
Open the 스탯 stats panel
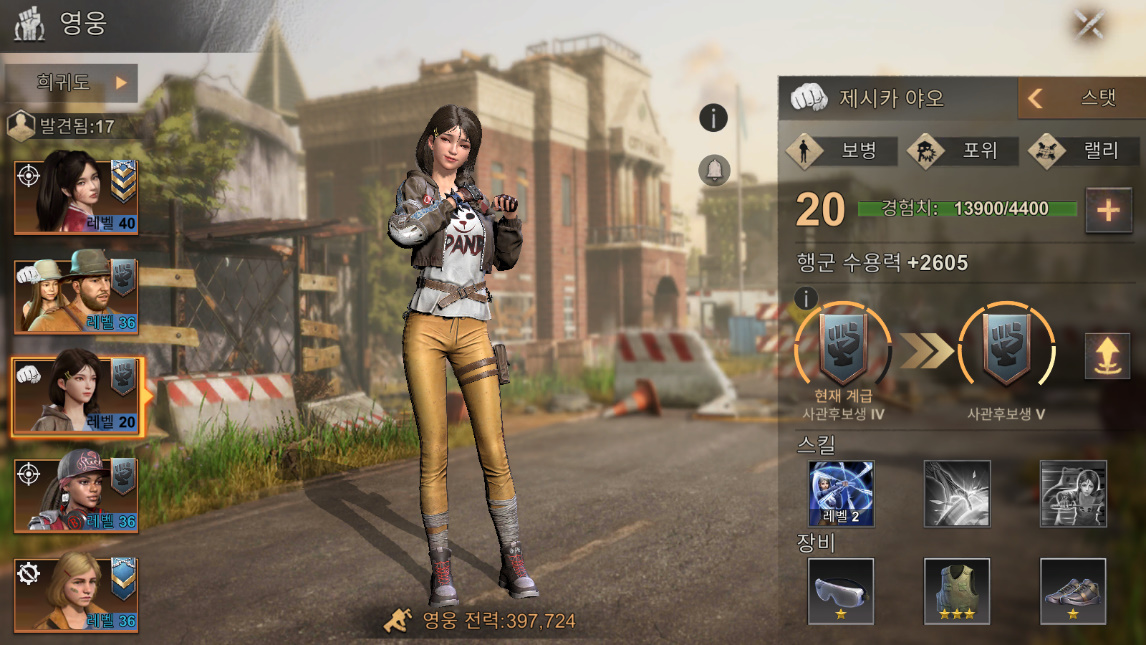pyautogui.click(x=1081, y=98)
